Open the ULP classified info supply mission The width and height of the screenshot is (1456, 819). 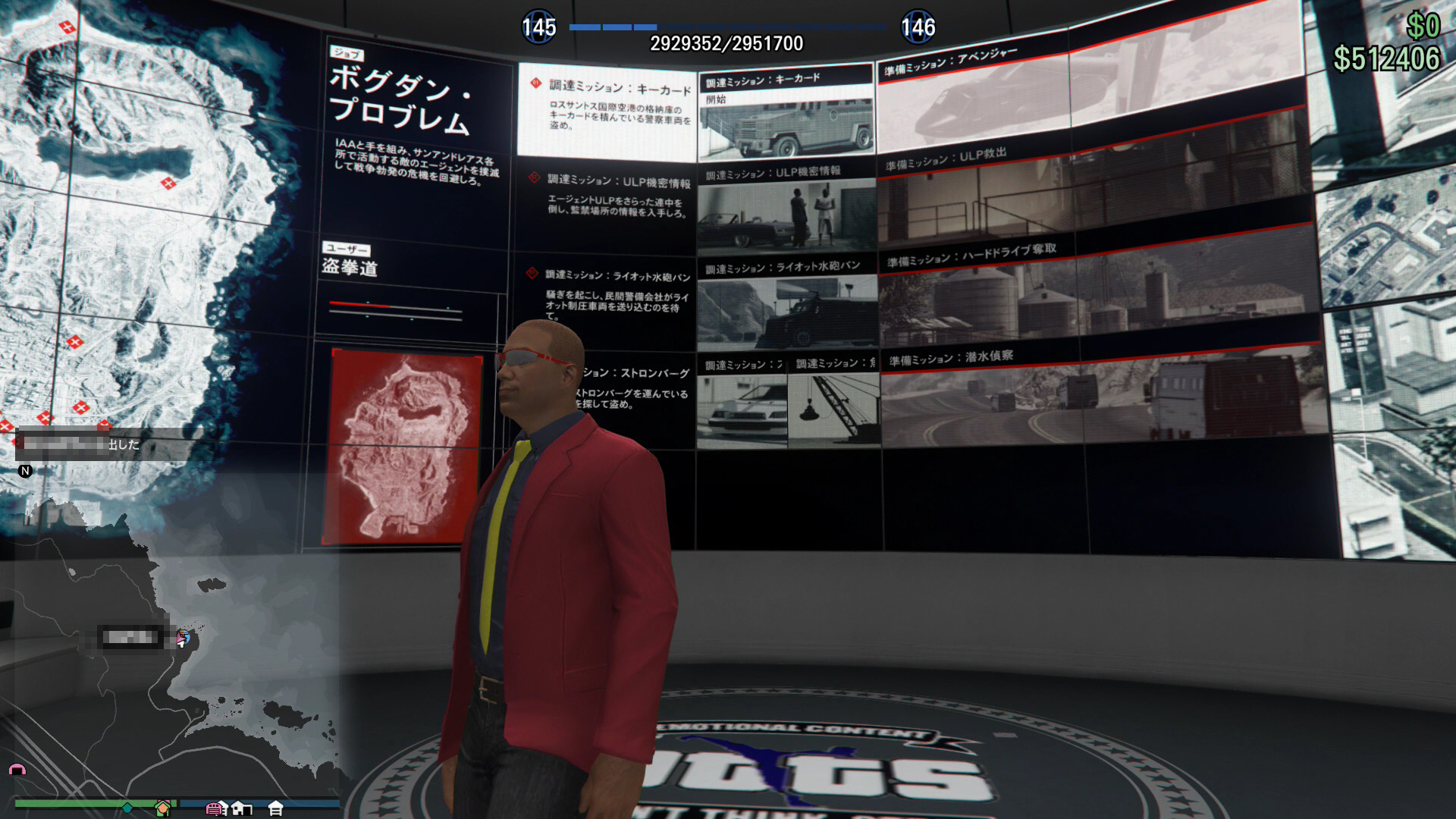click(x=785, y=212)
